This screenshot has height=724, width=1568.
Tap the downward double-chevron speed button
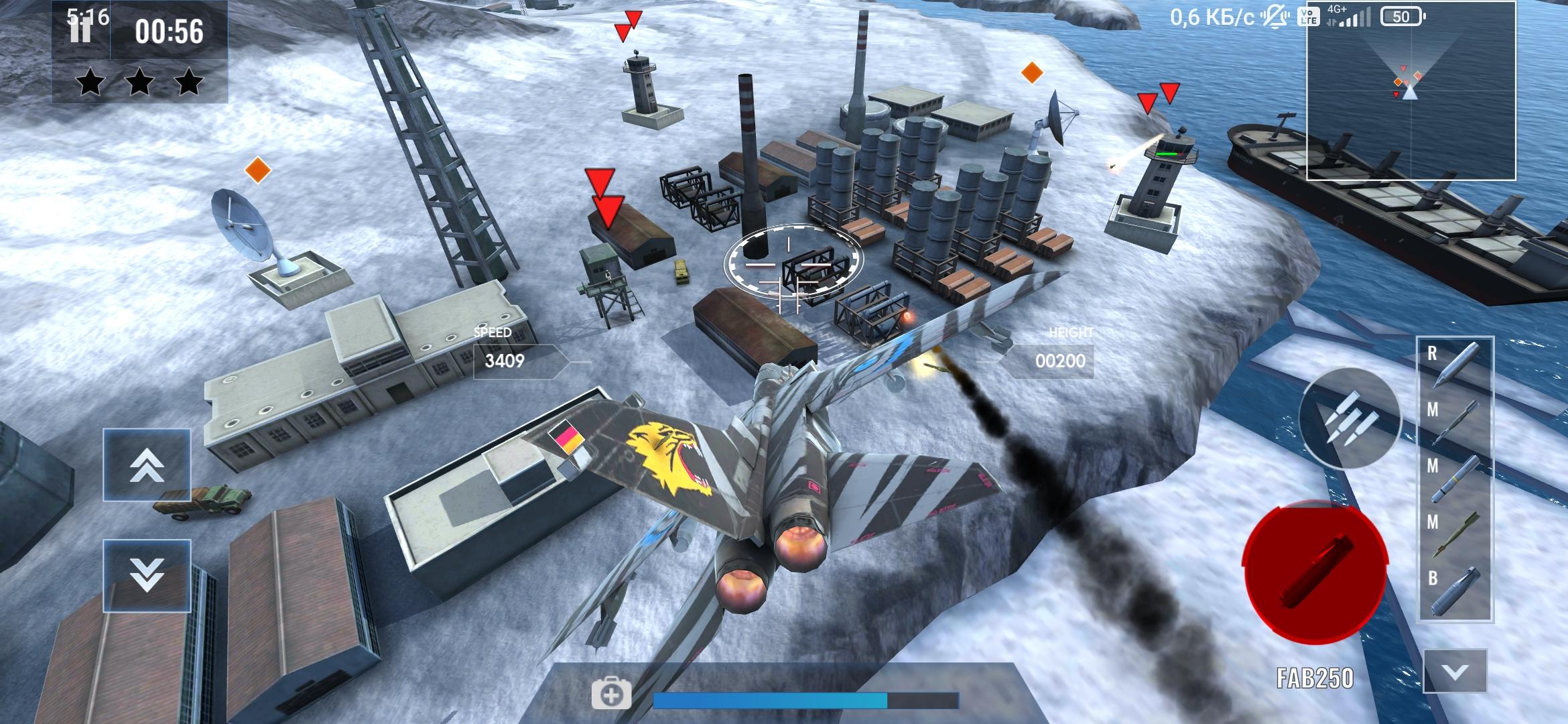[x=147, y=575]
